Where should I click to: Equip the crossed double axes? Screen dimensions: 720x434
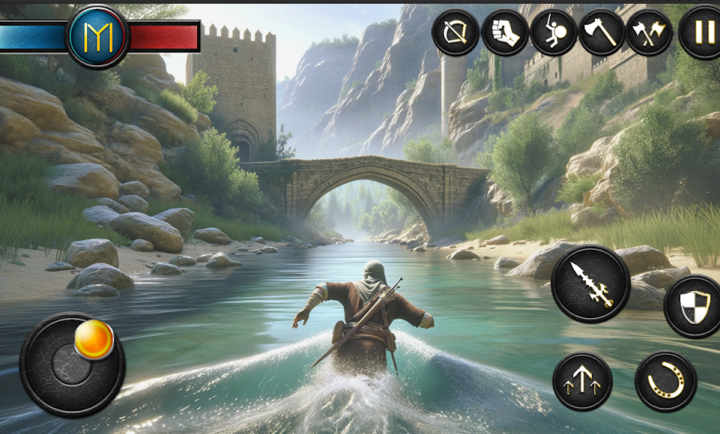[x=650, y=32]
